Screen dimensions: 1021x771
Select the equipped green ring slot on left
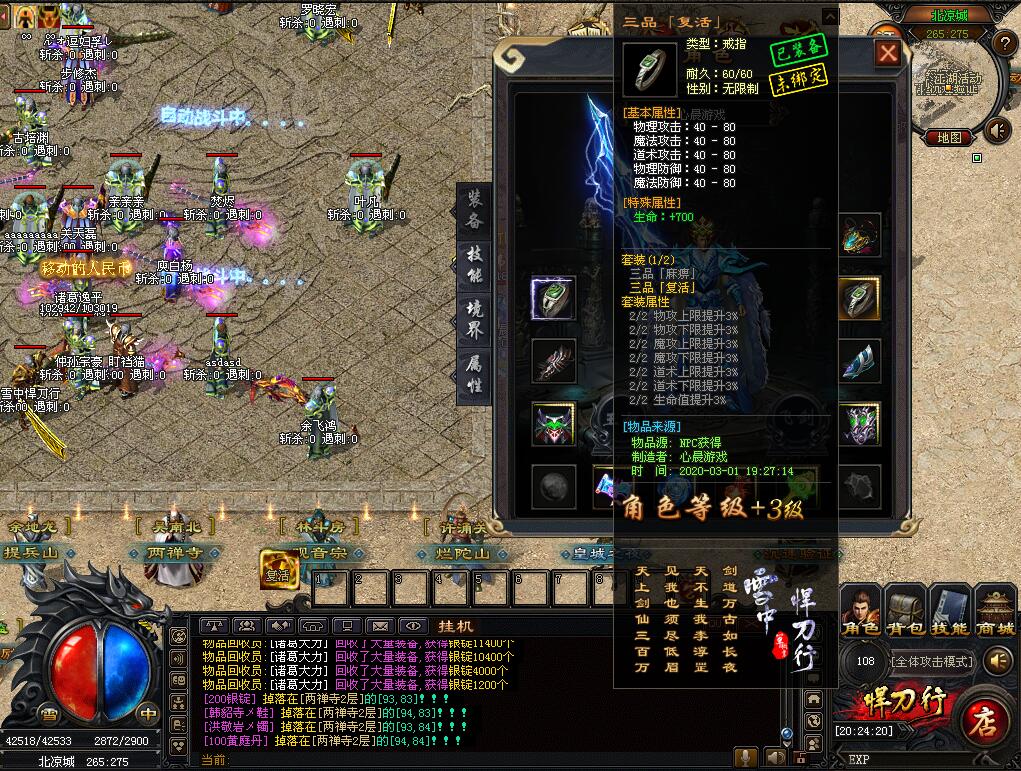[553, 298]
